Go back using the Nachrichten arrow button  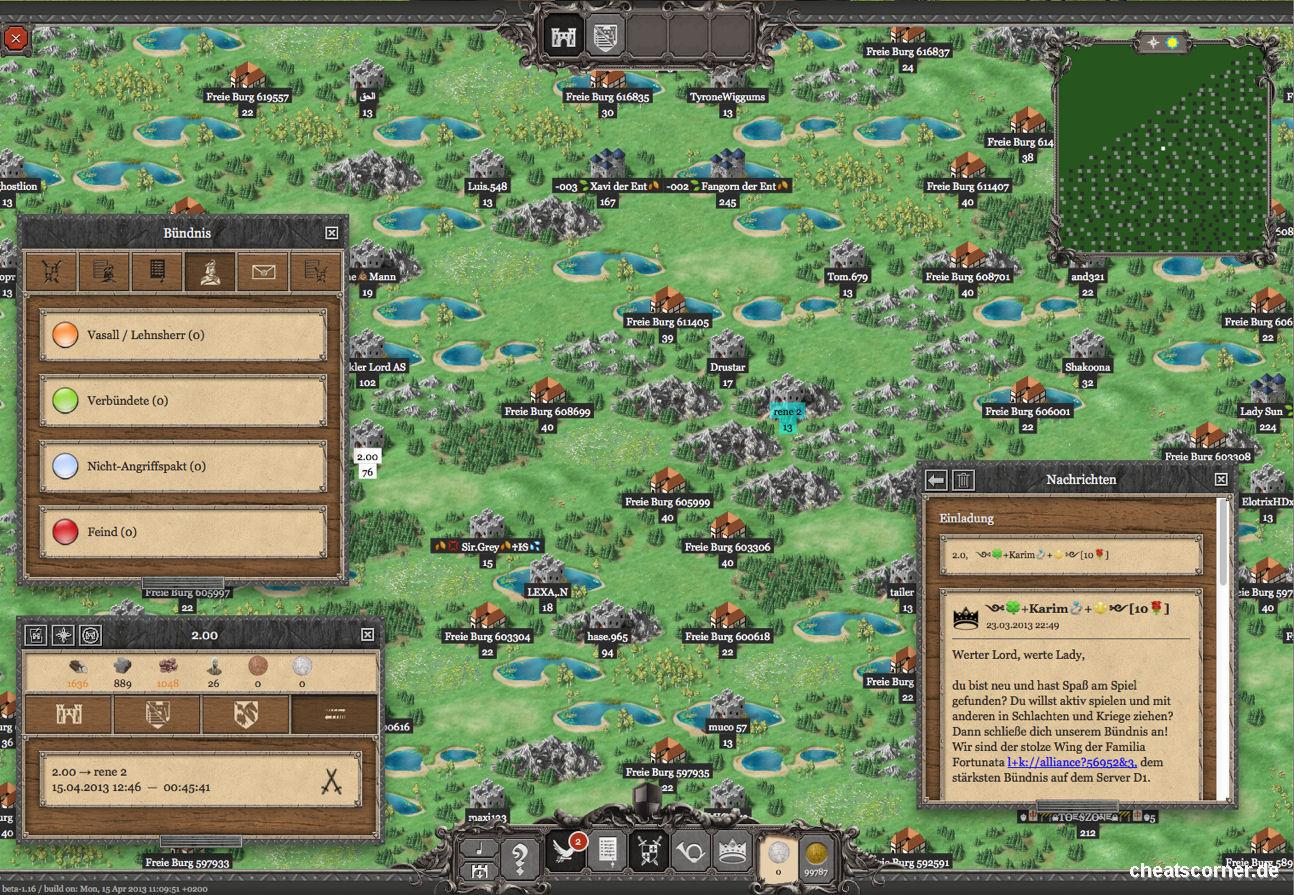(936, 481)
